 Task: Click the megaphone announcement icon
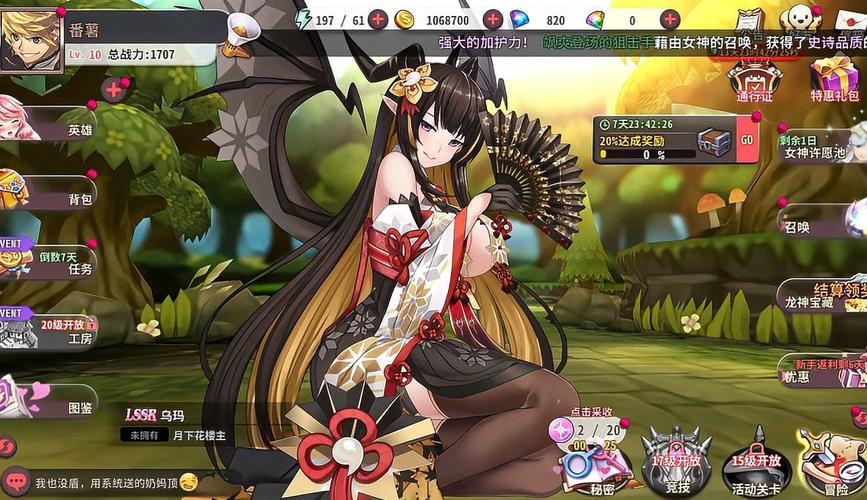243,32
